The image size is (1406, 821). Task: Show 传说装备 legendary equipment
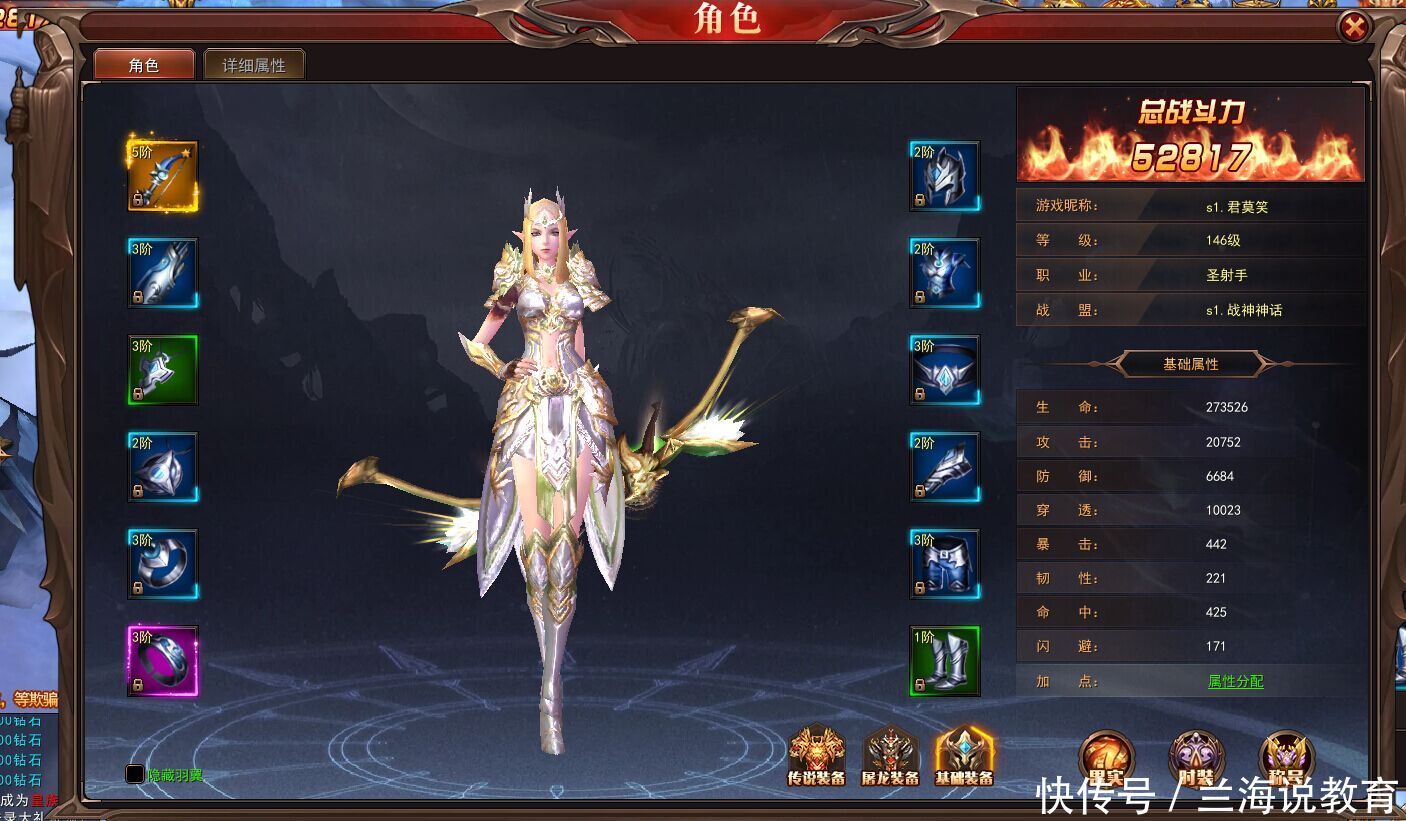coord(817,755)
